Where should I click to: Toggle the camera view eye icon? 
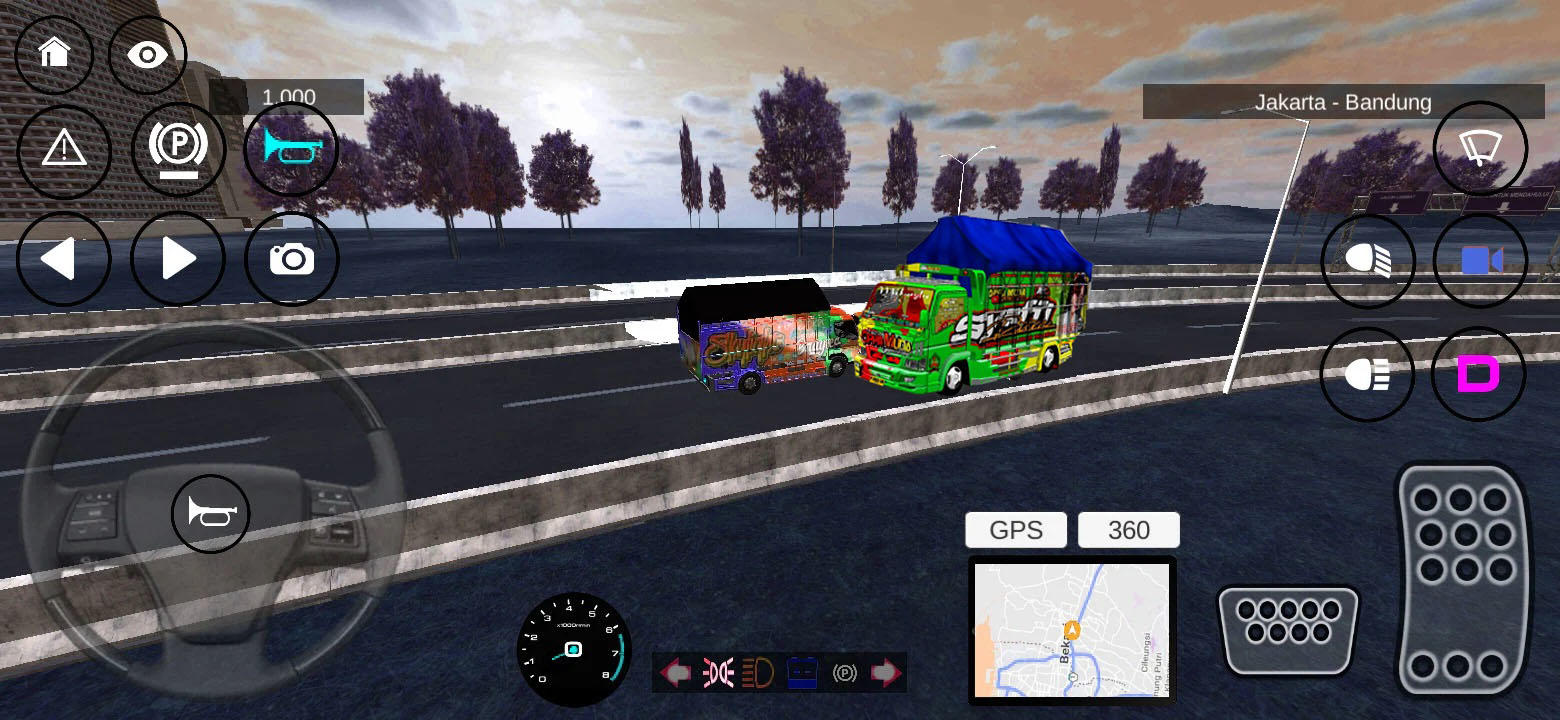click(x=148, y=55)
